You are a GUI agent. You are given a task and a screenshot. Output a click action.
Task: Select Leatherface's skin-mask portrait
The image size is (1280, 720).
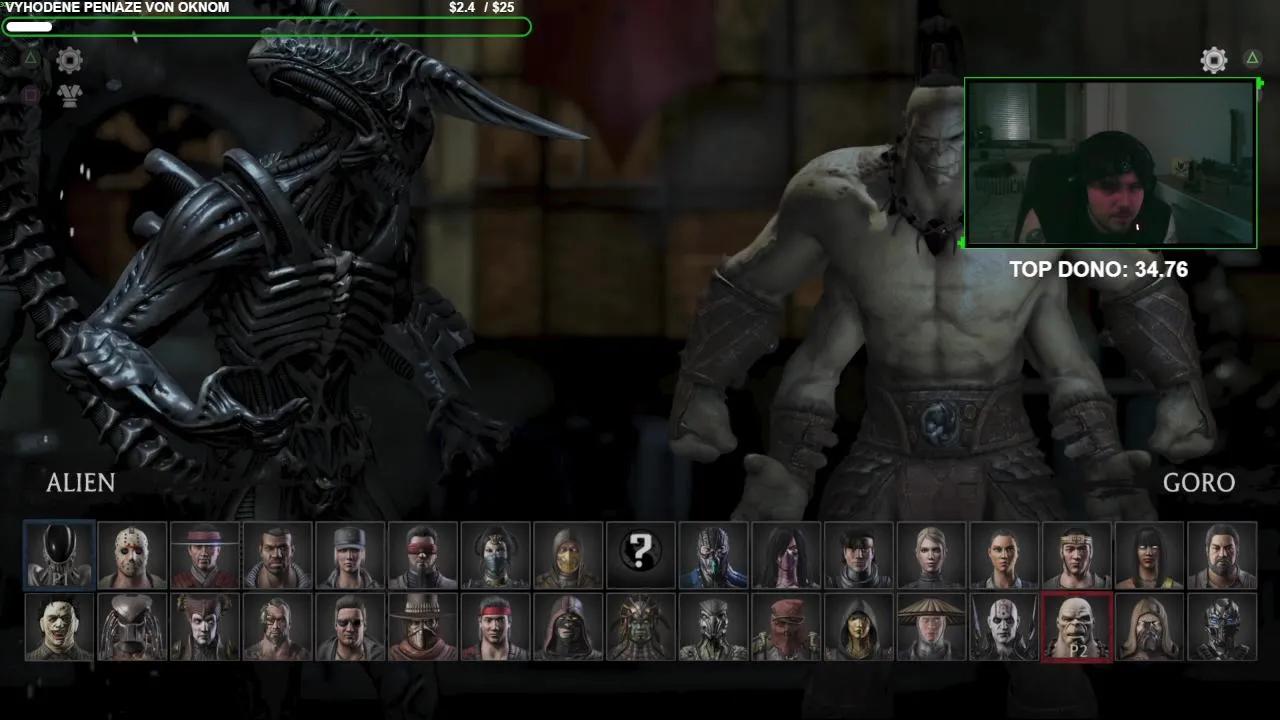pos(60,627)
